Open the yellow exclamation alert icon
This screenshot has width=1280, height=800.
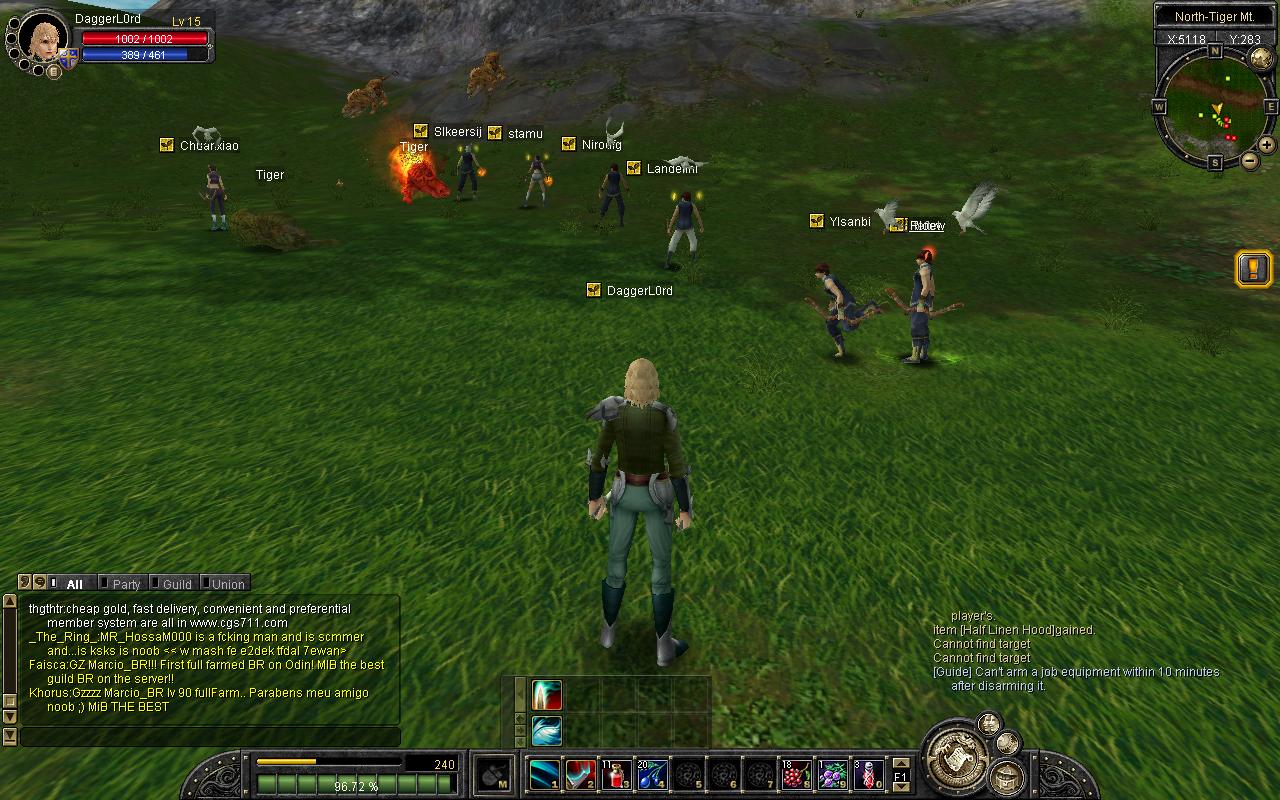point(1254,268)
